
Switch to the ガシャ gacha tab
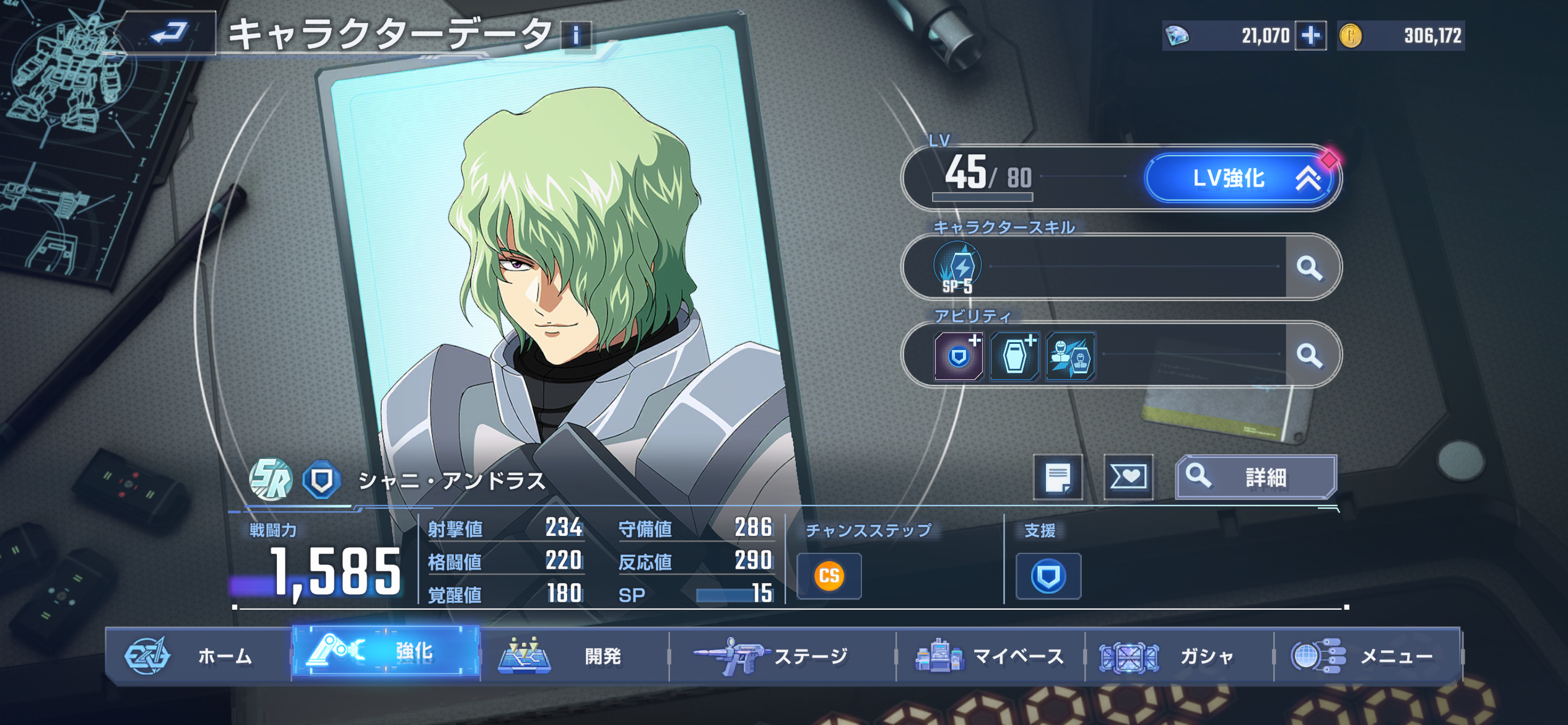tap(1178, 656)
